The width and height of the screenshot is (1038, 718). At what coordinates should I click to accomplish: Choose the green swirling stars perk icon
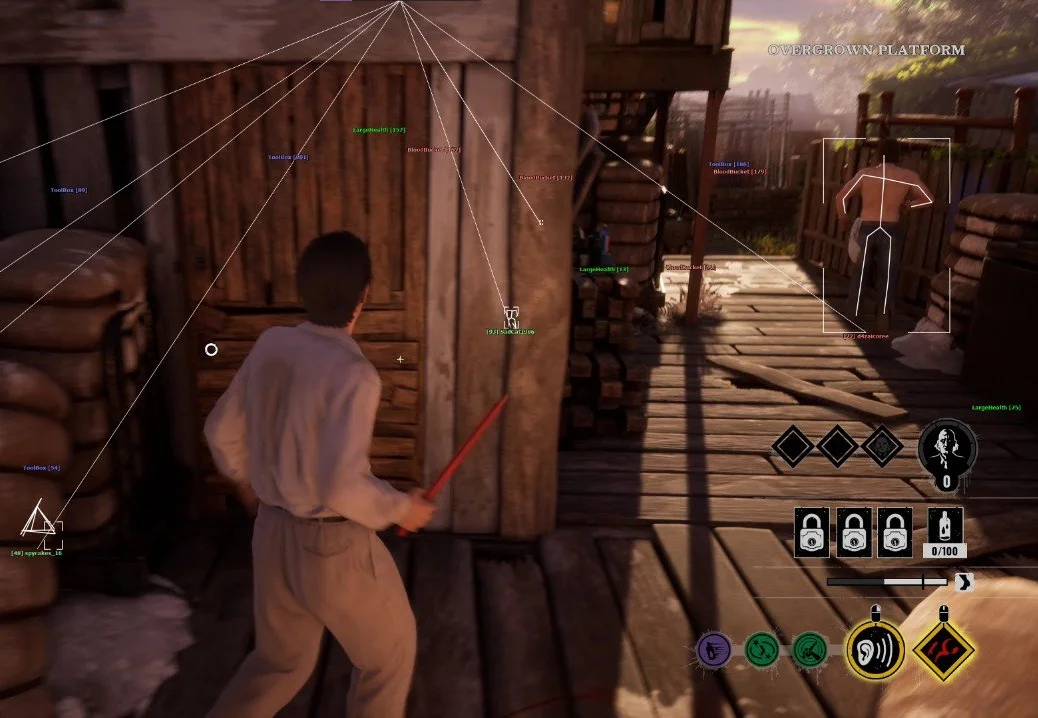pyautogui.click(x=763, y=651)
